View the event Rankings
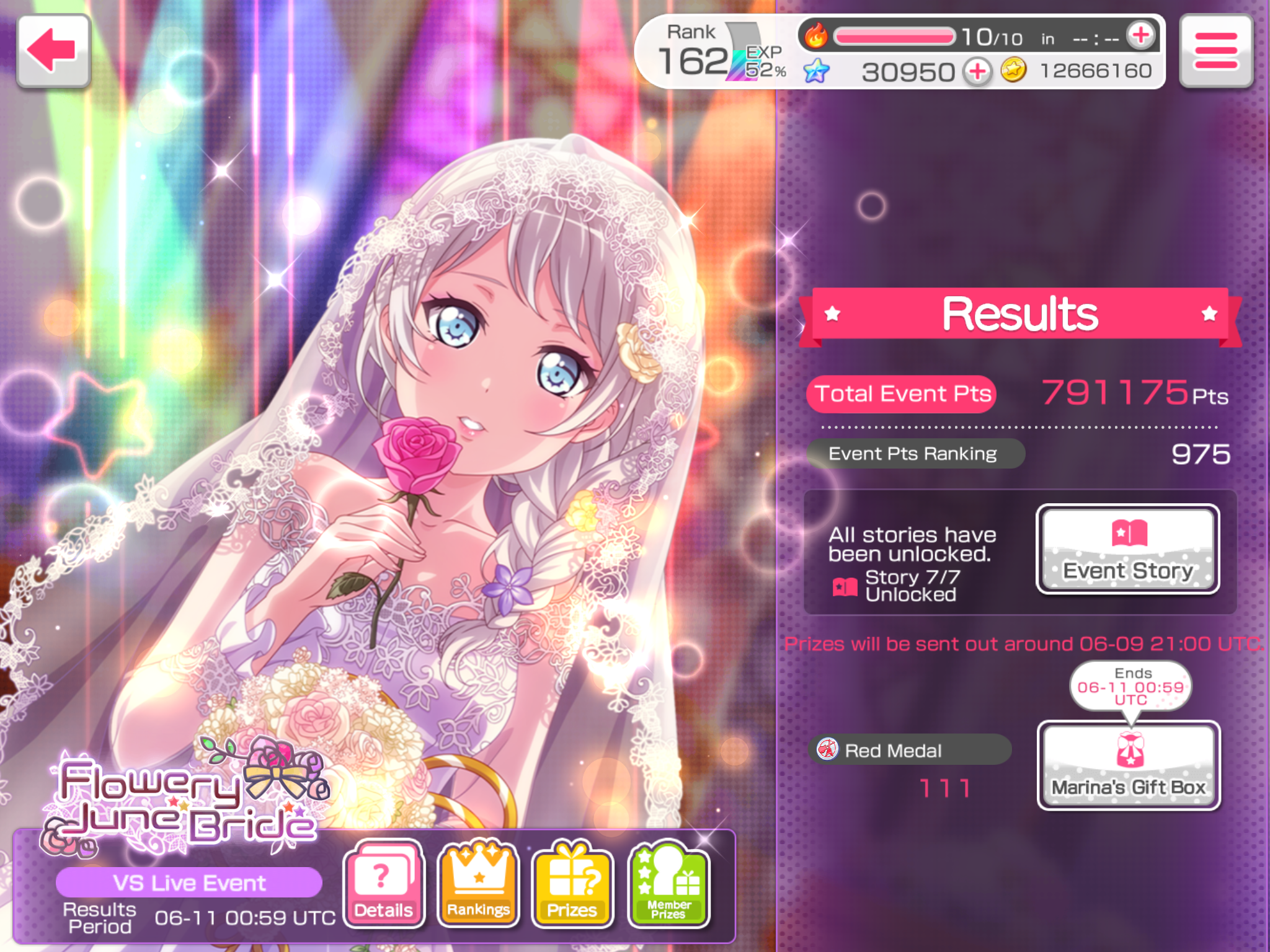Screen dimensions: 1270x952 pos(478,884)
